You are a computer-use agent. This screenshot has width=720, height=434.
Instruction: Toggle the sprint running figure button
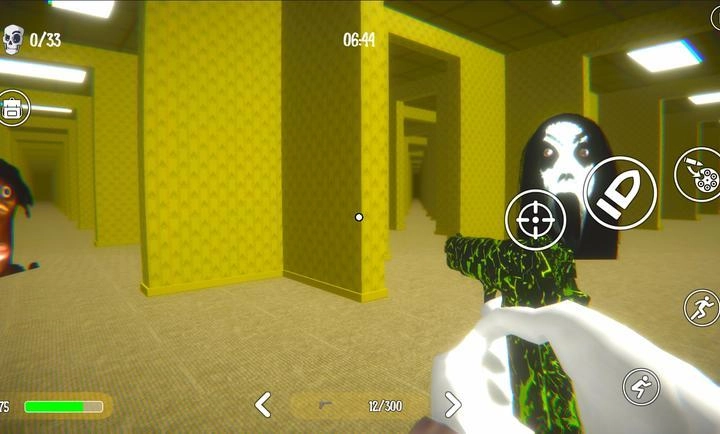(x=702, y=308)
